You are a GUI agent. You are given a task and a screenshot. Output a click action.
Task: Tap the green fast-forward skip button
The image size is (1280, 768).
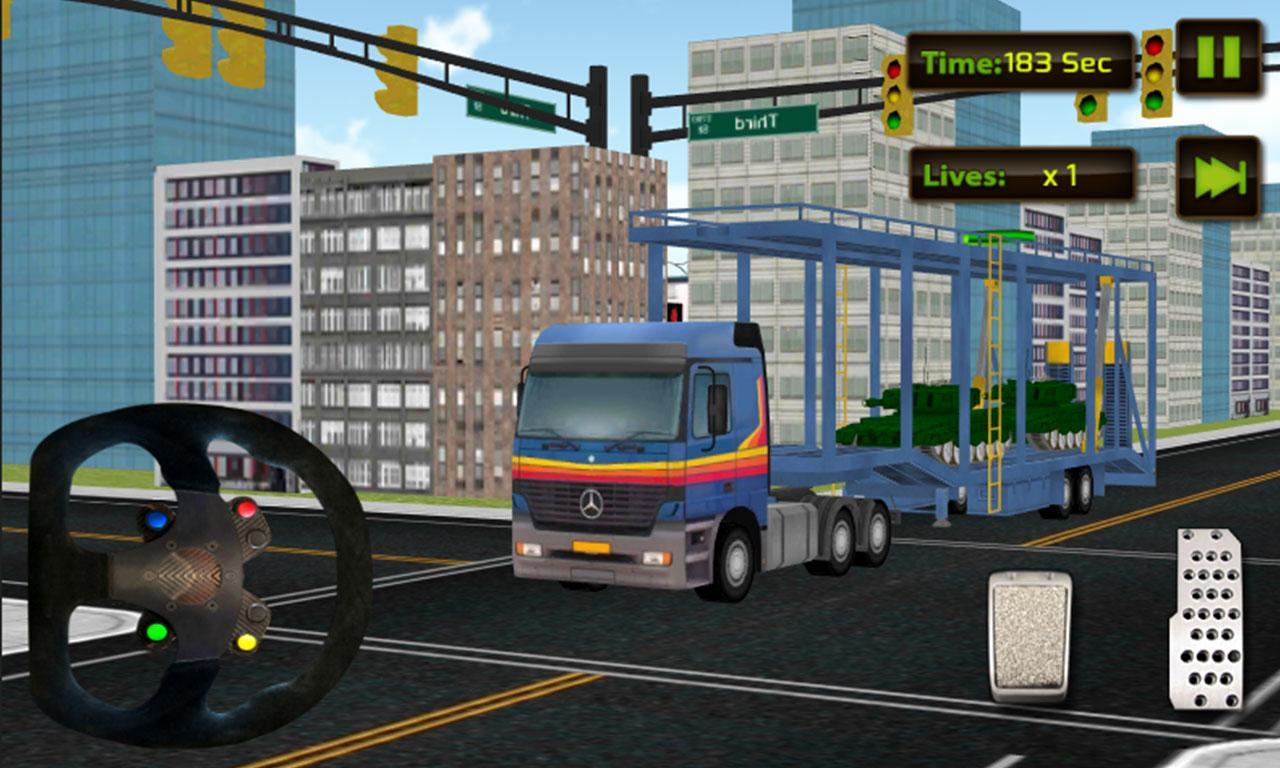click(1218, 177)
